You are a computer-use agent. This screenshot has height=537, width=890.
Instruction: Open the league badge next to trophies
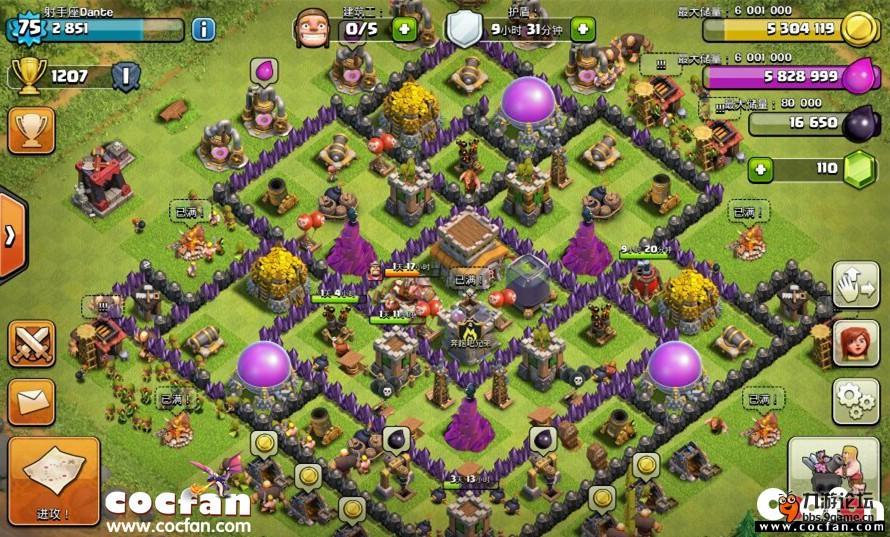pyautogui.click(x=126, y=75)
